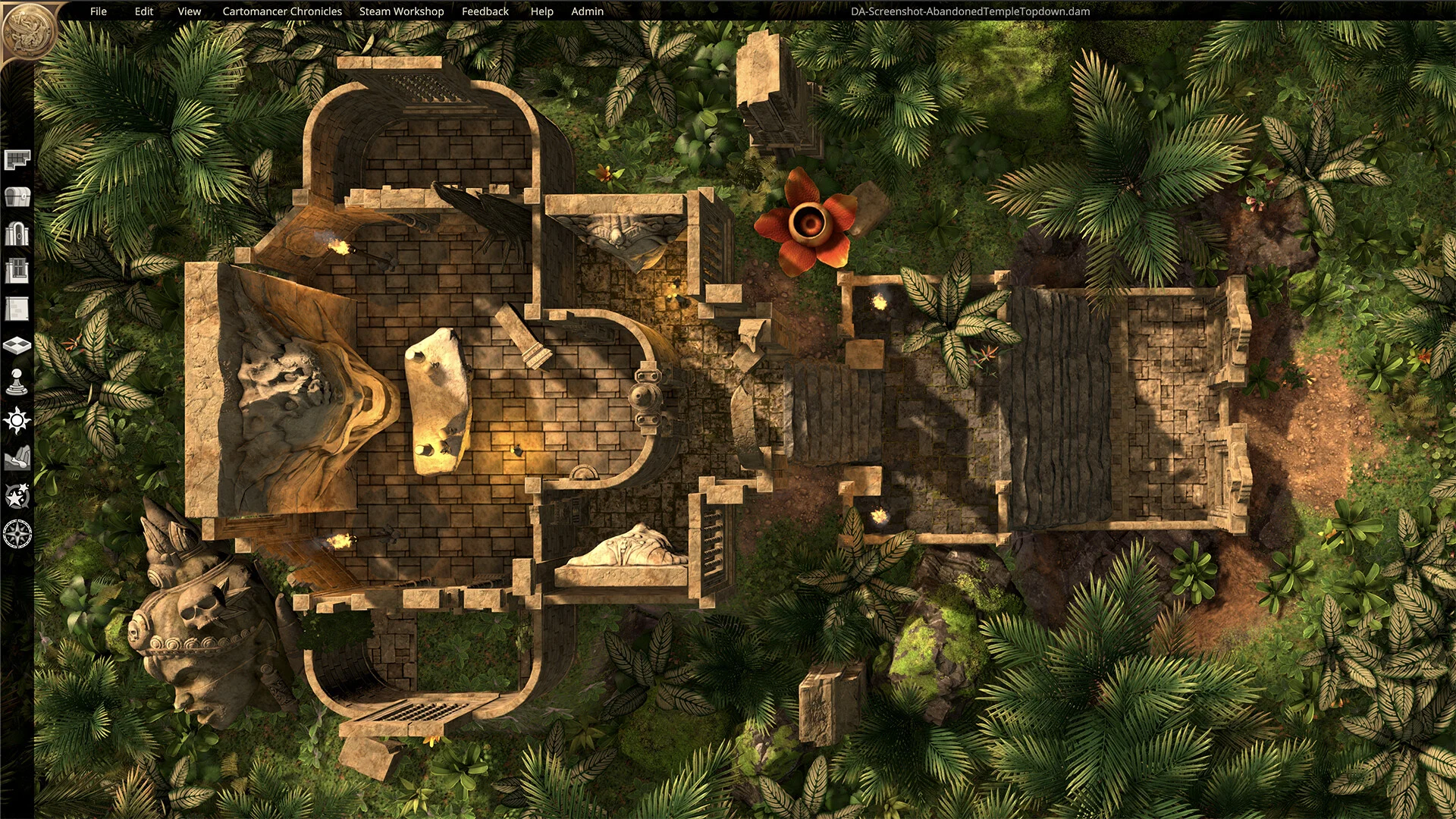
Task: Open the Help menu
Action: point(541,11)
